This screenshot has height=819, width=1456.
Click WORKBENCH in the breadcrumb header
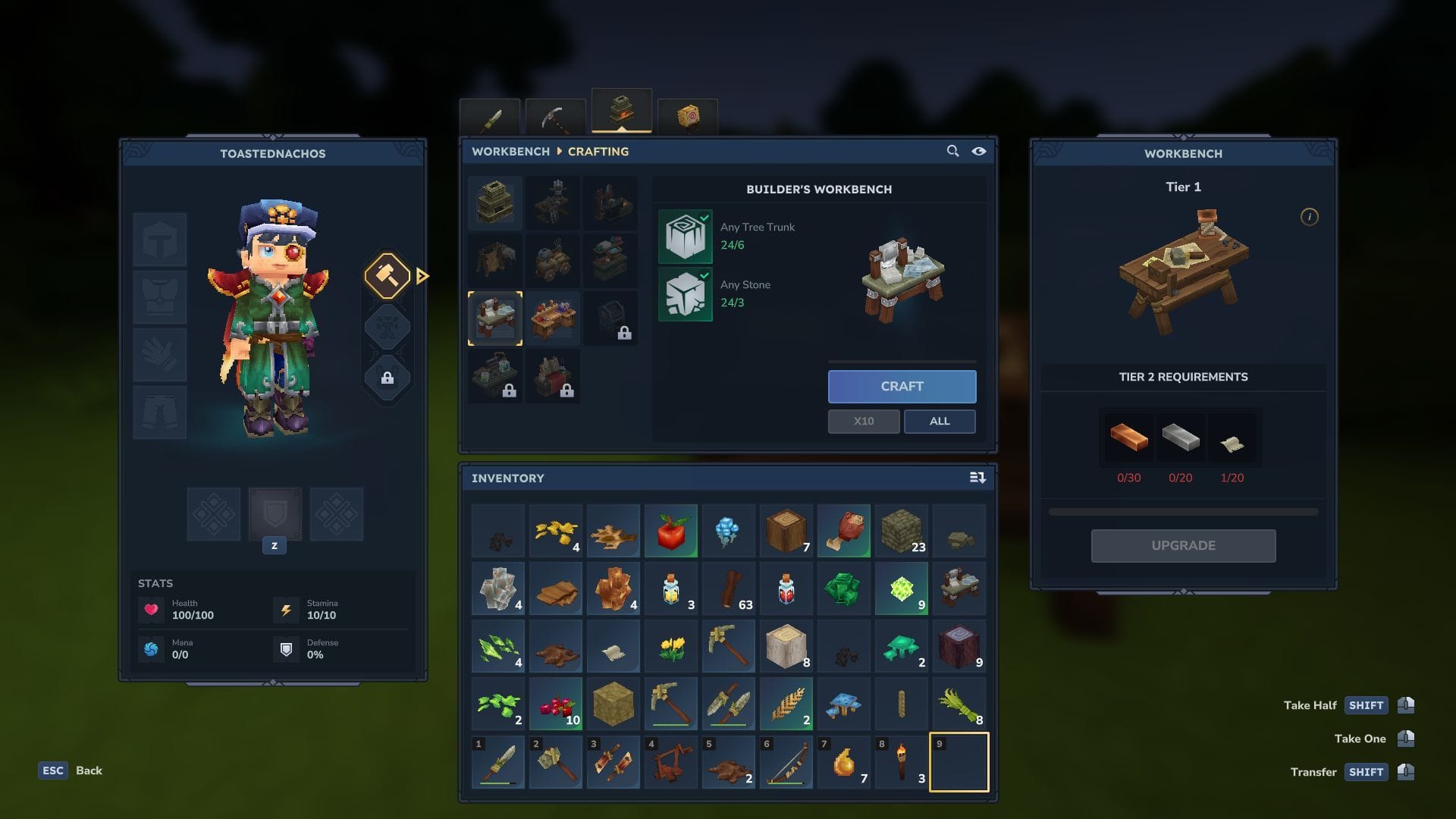point(510,151)
